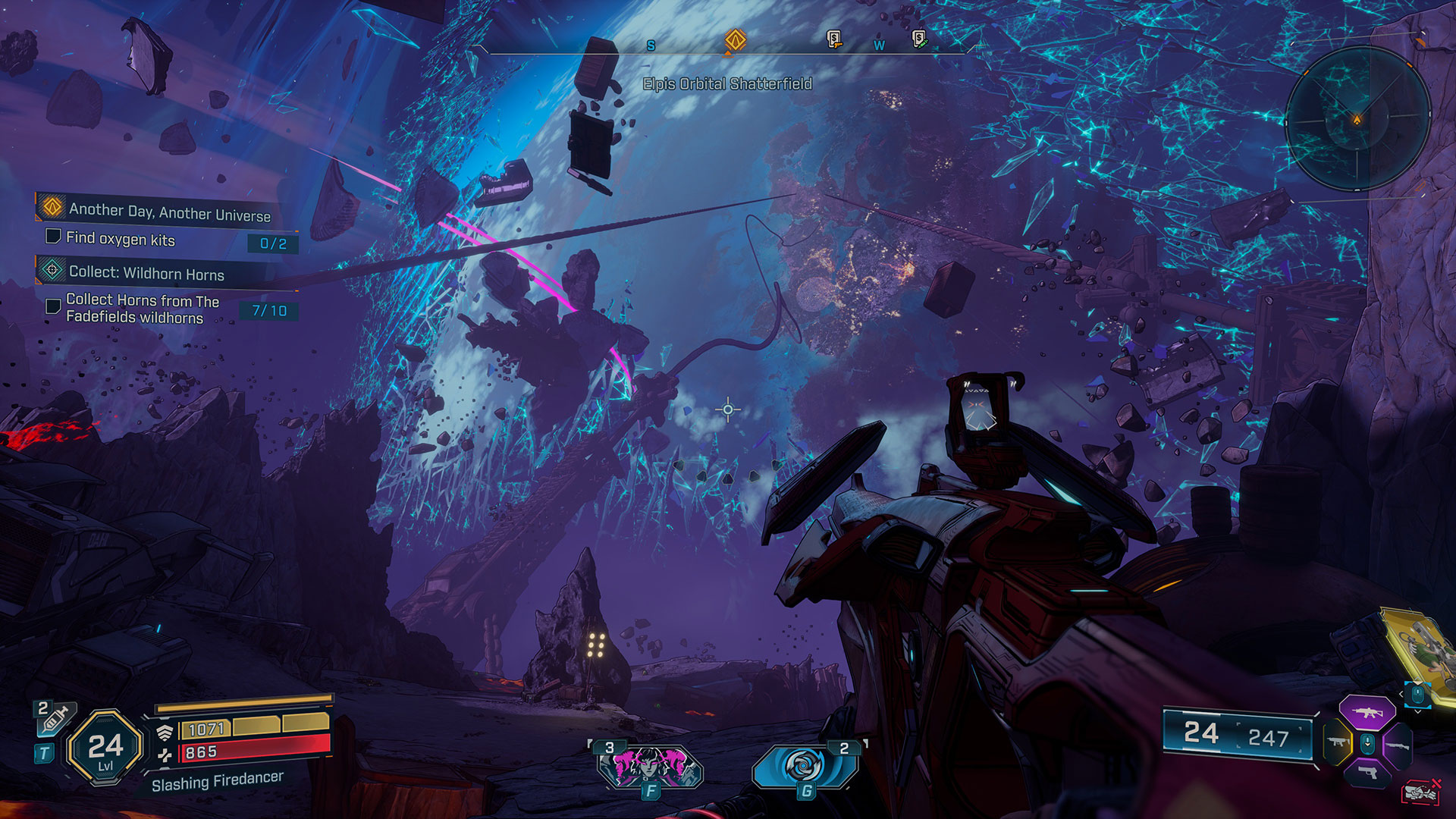This screenshot has width=1456, height=819.
Task: Use the blue swirl ordnance icon
Action: tap(804, 766)
